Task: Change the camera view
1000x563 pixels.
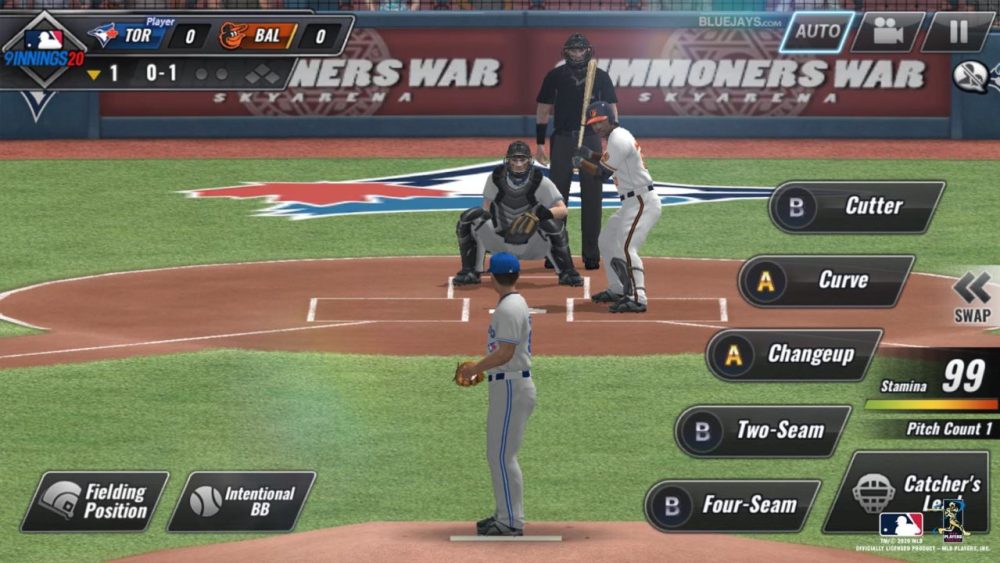Action: [x=887, y=32]
